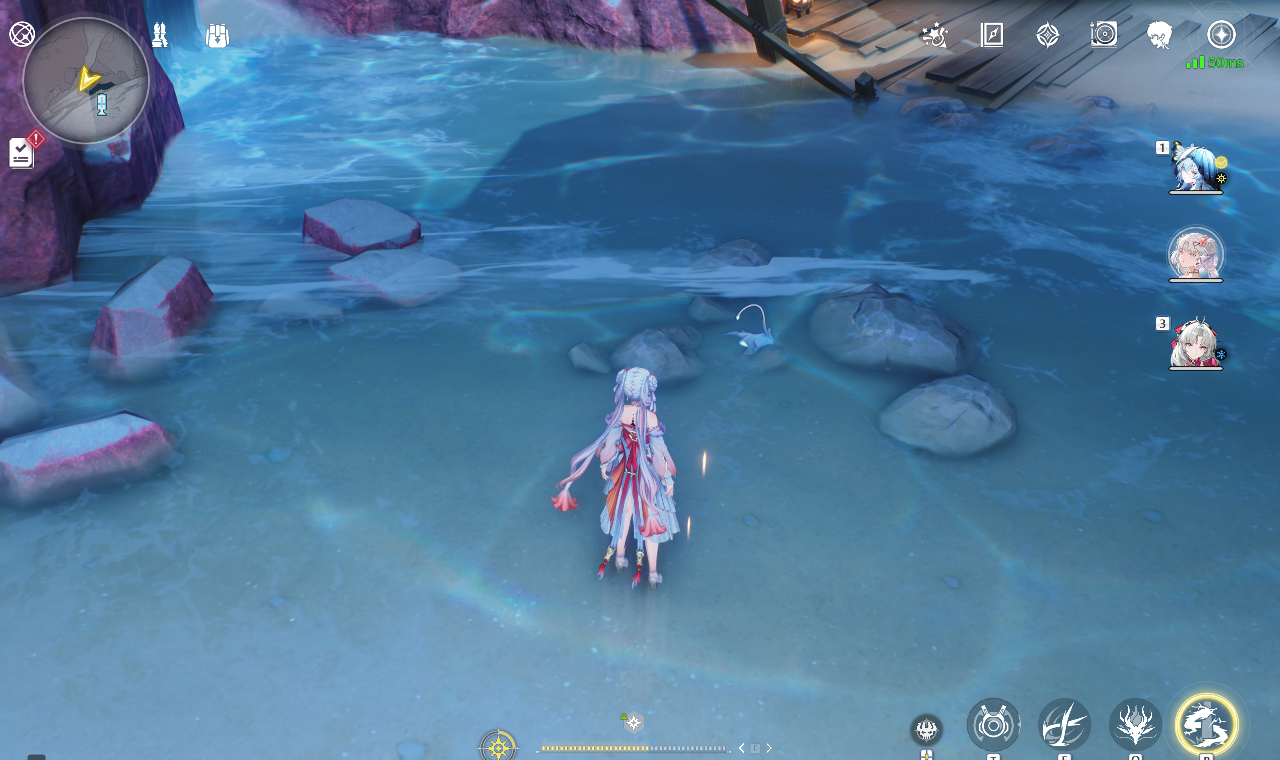Select the pink-haired party member portrait
The height and width of the screenshot is (760, 1280).
1195,254
